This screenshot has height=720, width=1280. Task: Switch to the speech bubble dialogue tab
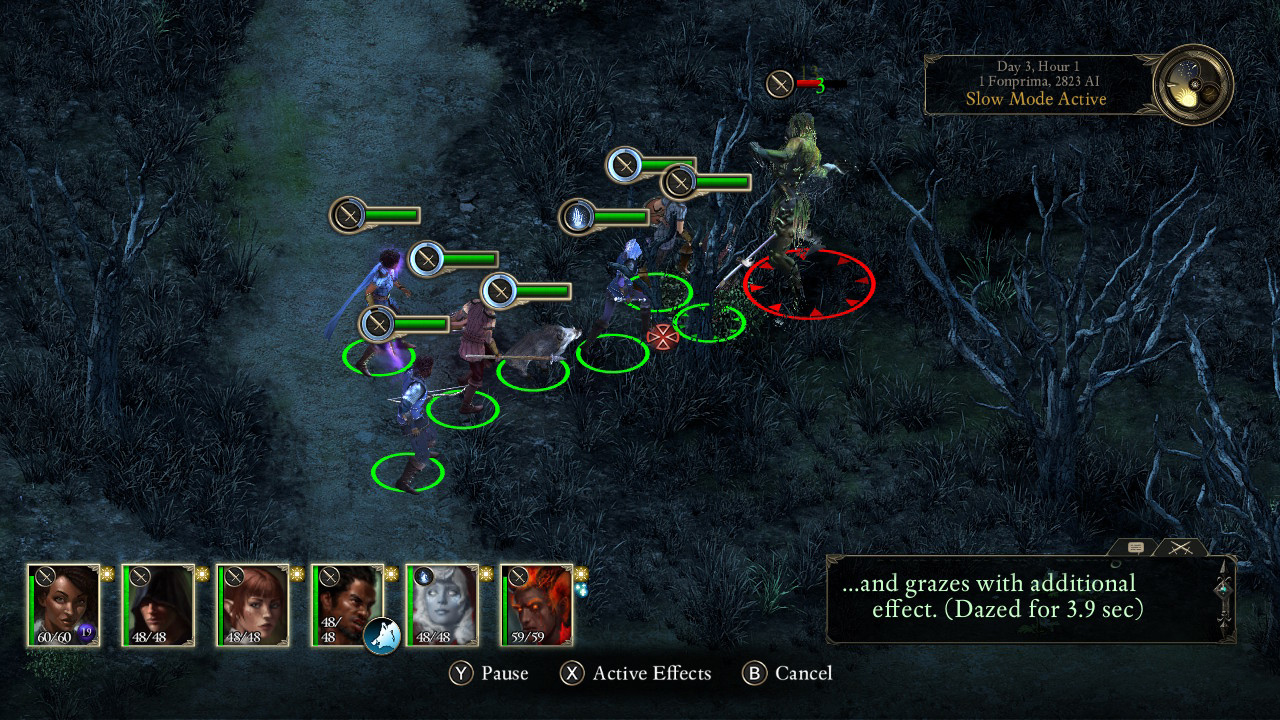(x=1136, y=547)
